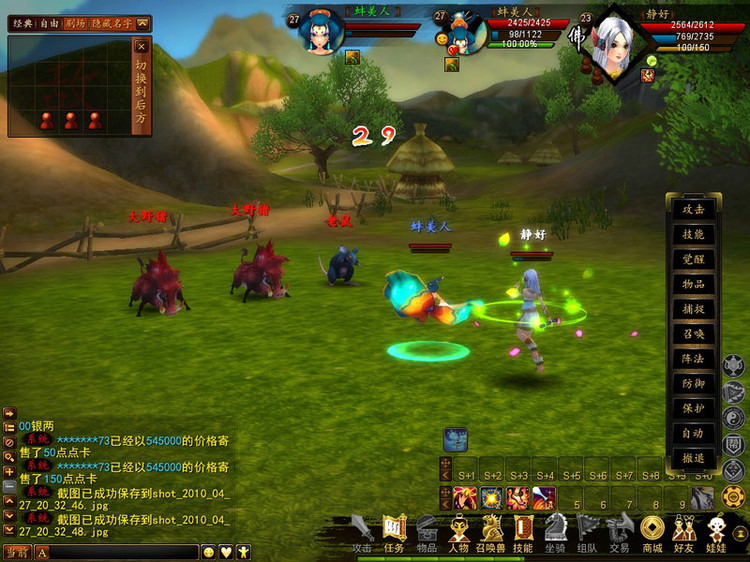Screen dimensions: 750x562
Task: Open the 人物 (Character) panel
Action: tap(458, 529)
